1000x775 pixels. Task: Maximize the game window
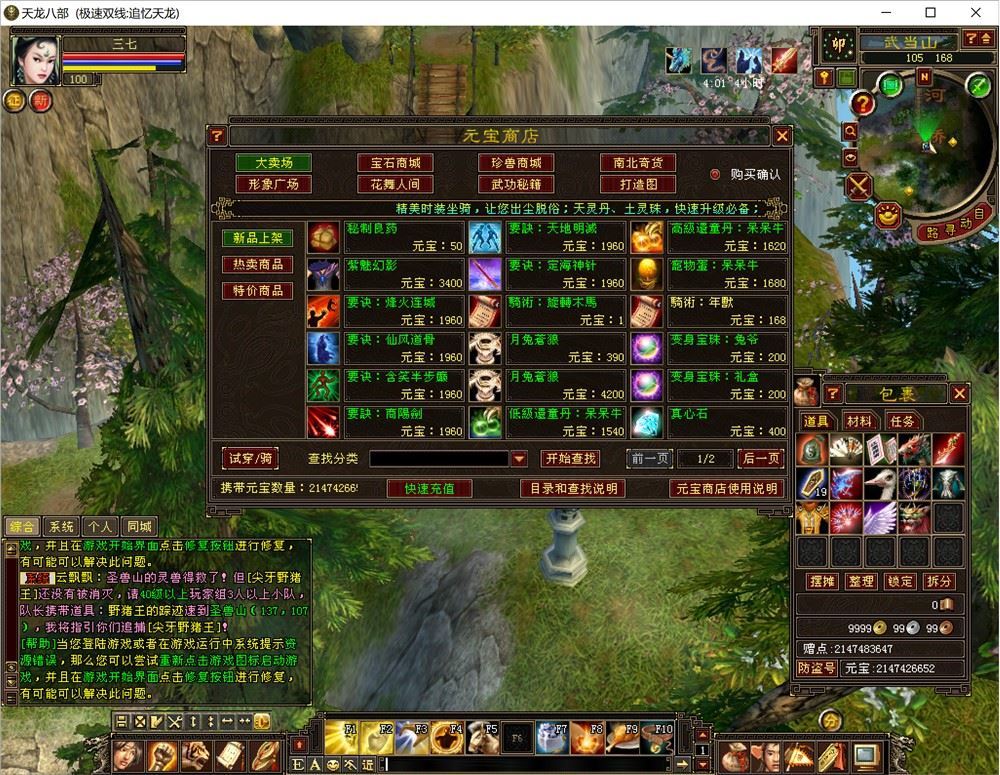(930, 13)
